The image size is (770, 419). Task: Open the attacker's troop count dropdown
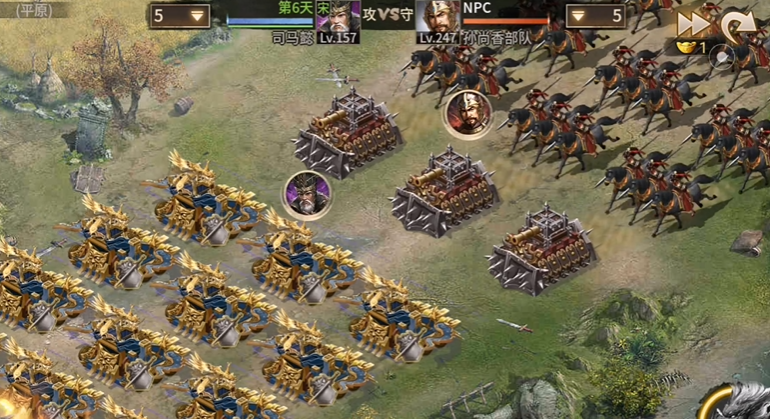point(180,15)
